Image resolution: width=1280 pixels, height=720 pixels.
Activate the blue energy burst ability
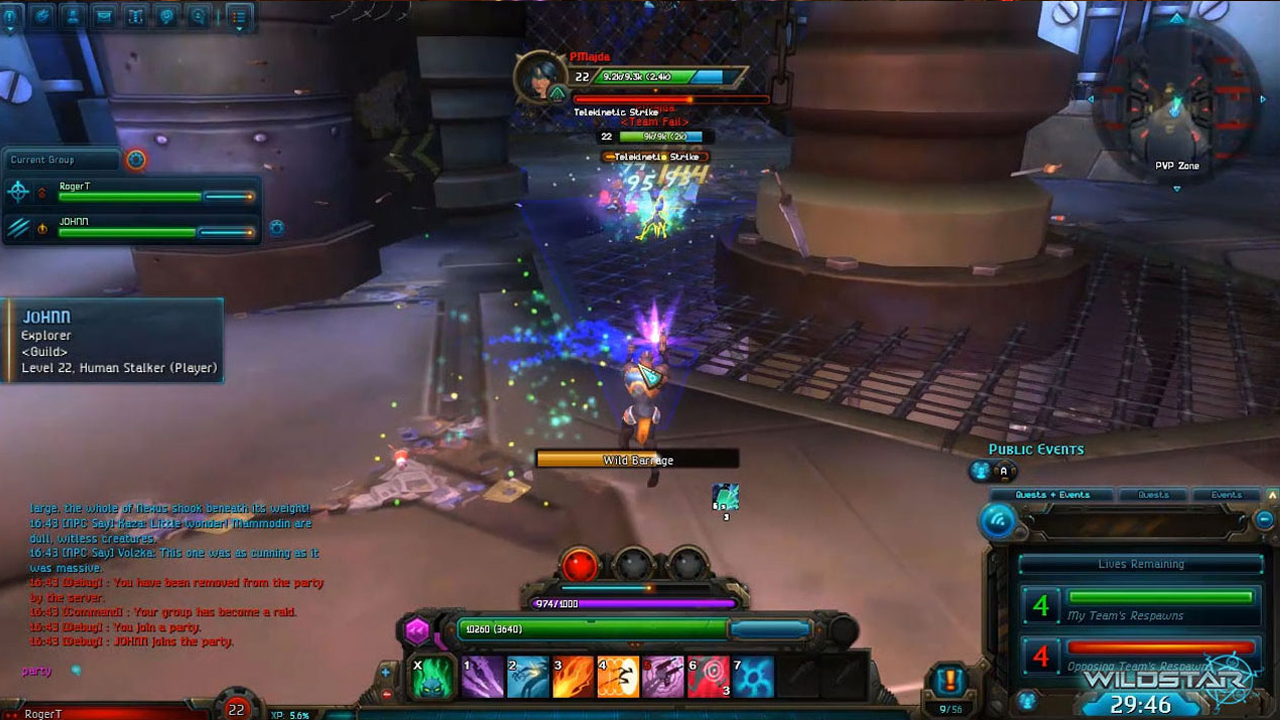click(x=753, y=677)
